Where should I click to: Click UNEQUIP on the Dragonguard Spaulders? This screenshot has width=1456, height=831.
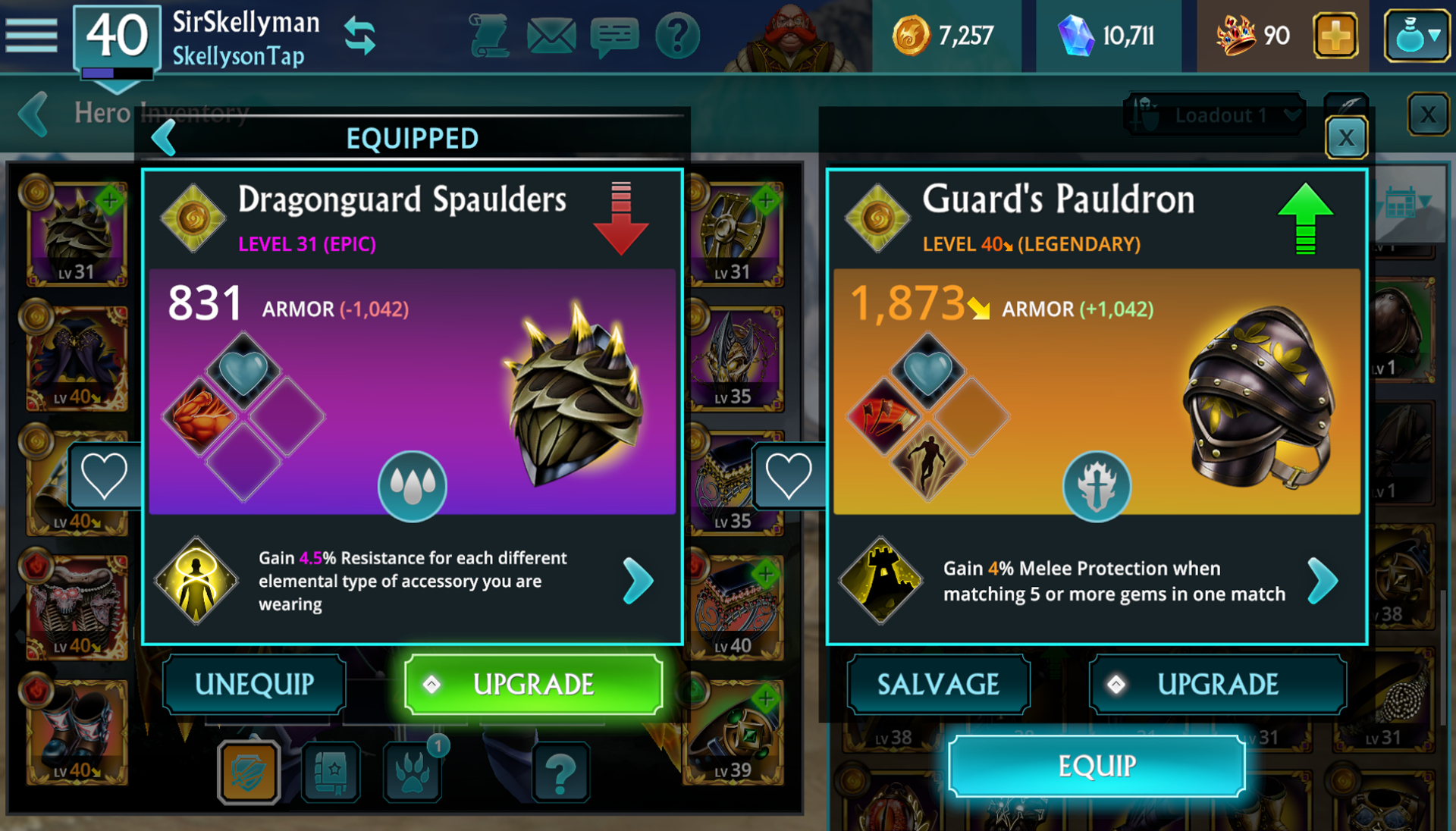point(254,684)
